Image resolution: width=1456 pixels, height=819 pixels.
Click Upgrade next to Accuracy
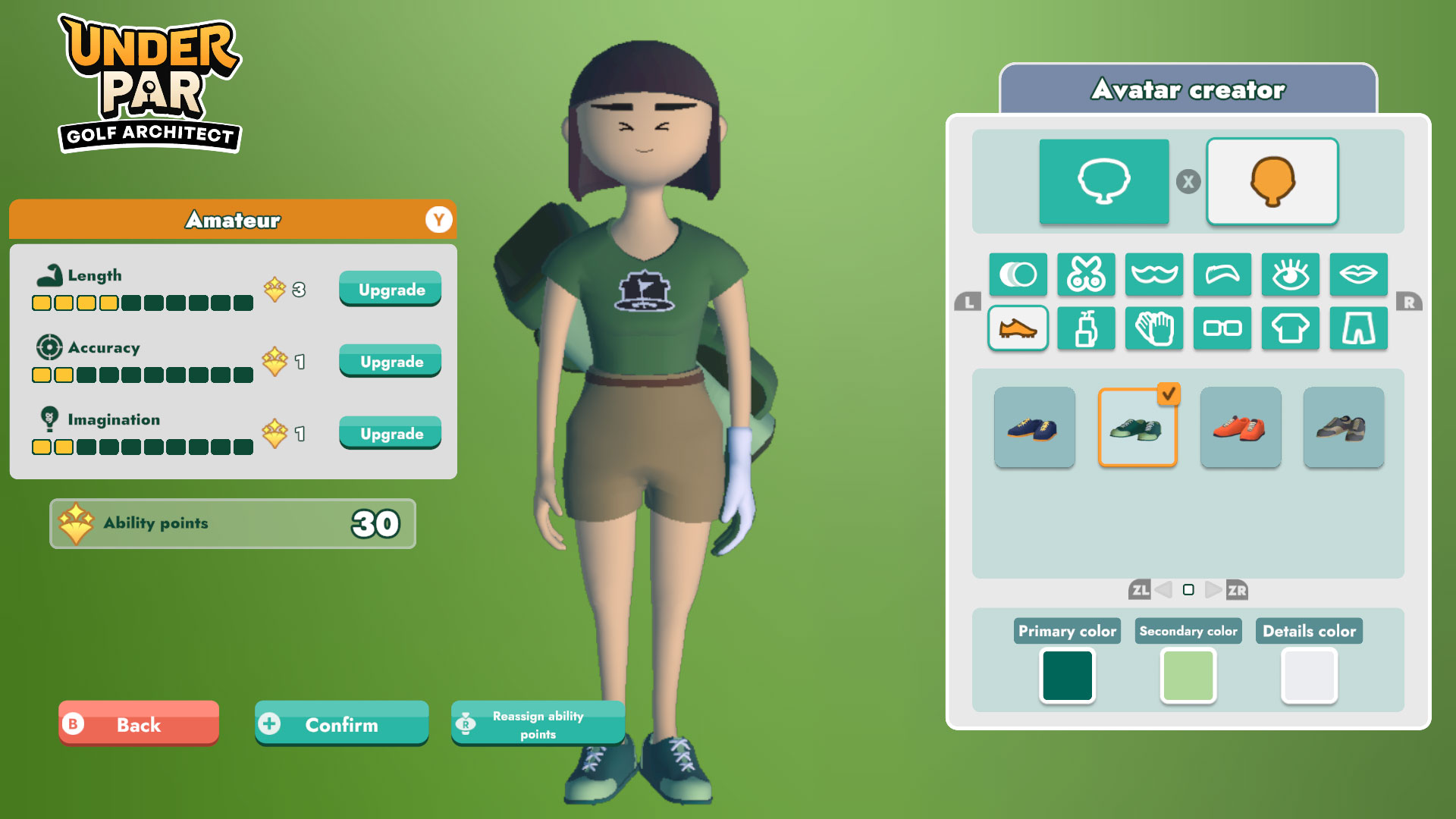390,362
